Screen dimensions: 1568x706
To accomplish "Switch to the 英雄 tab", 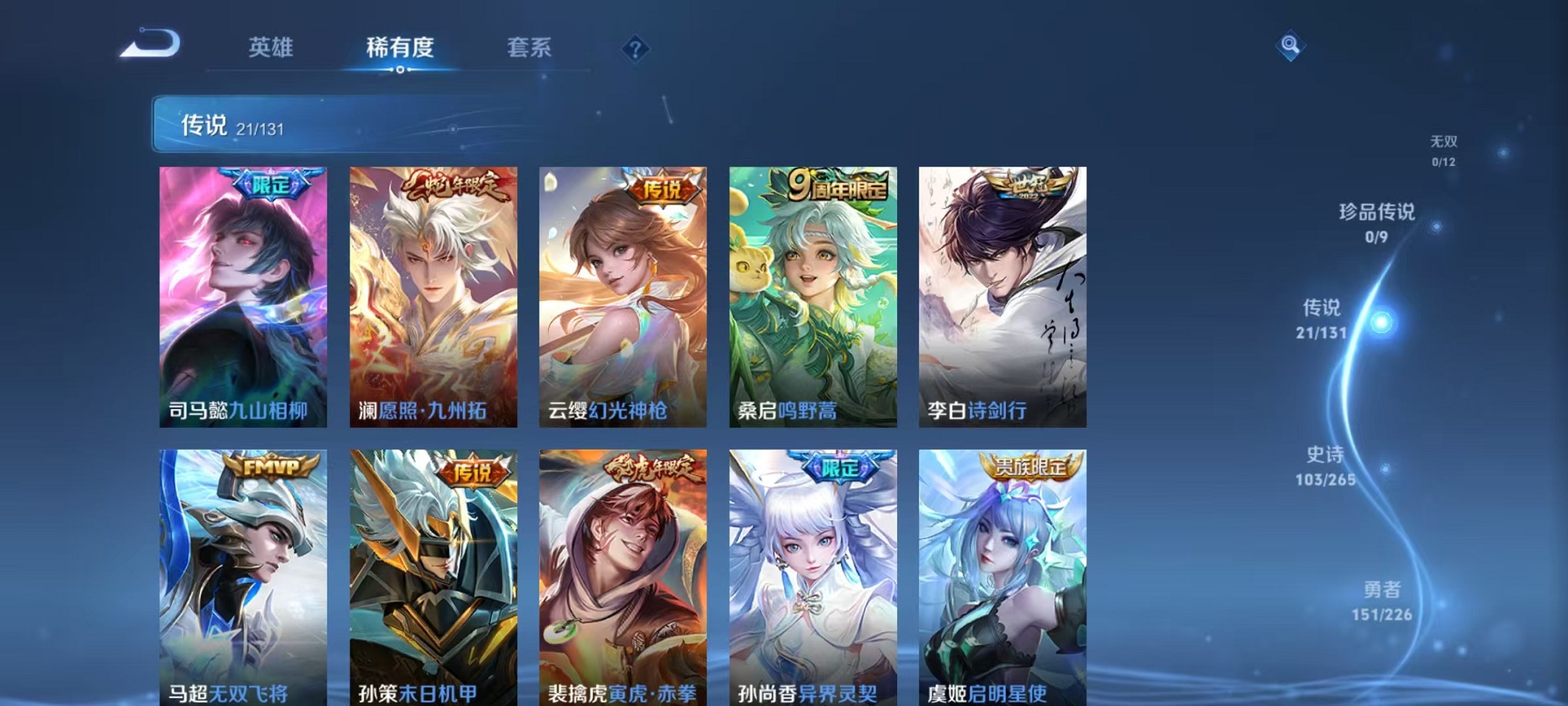I will click(x=271, y=47).
